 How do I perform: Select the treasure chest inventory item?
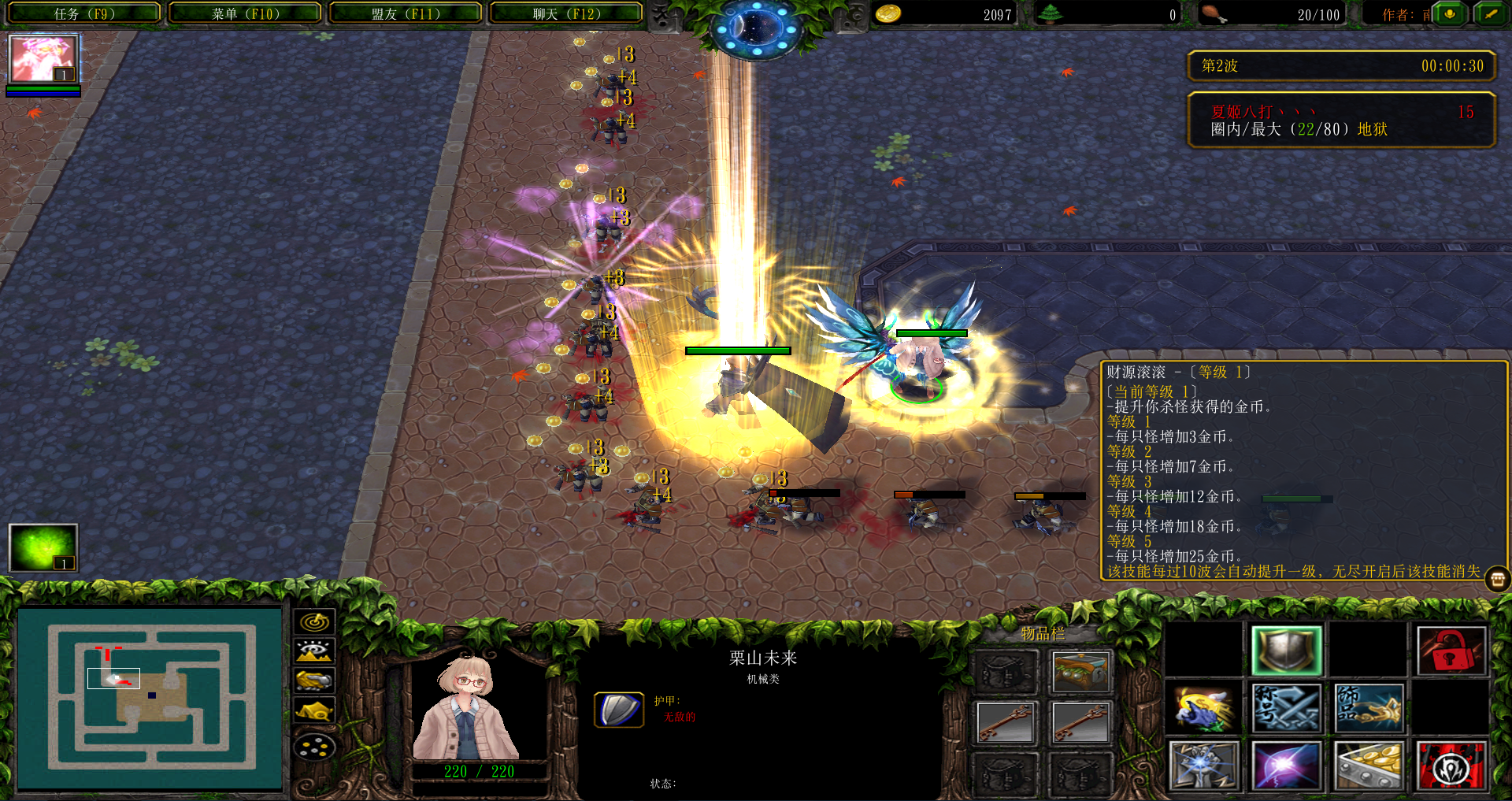click(1080, 671)
